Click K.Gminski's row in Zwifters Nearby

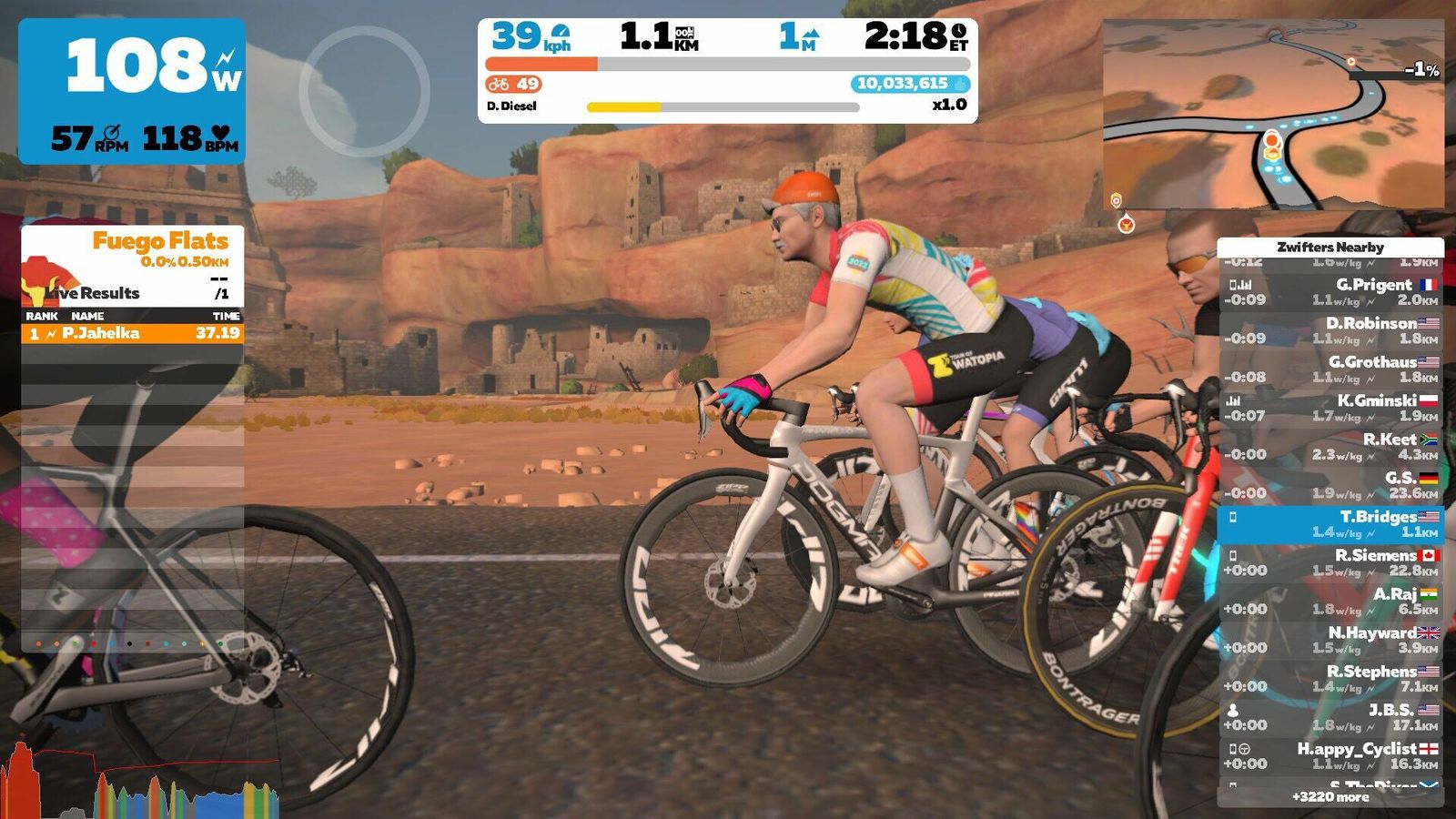tap(1330, 408)
